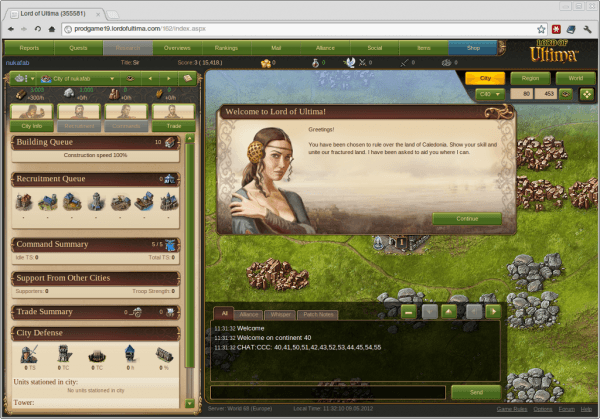
Task: Open the Mail menu
Action: tap(275, 47)
